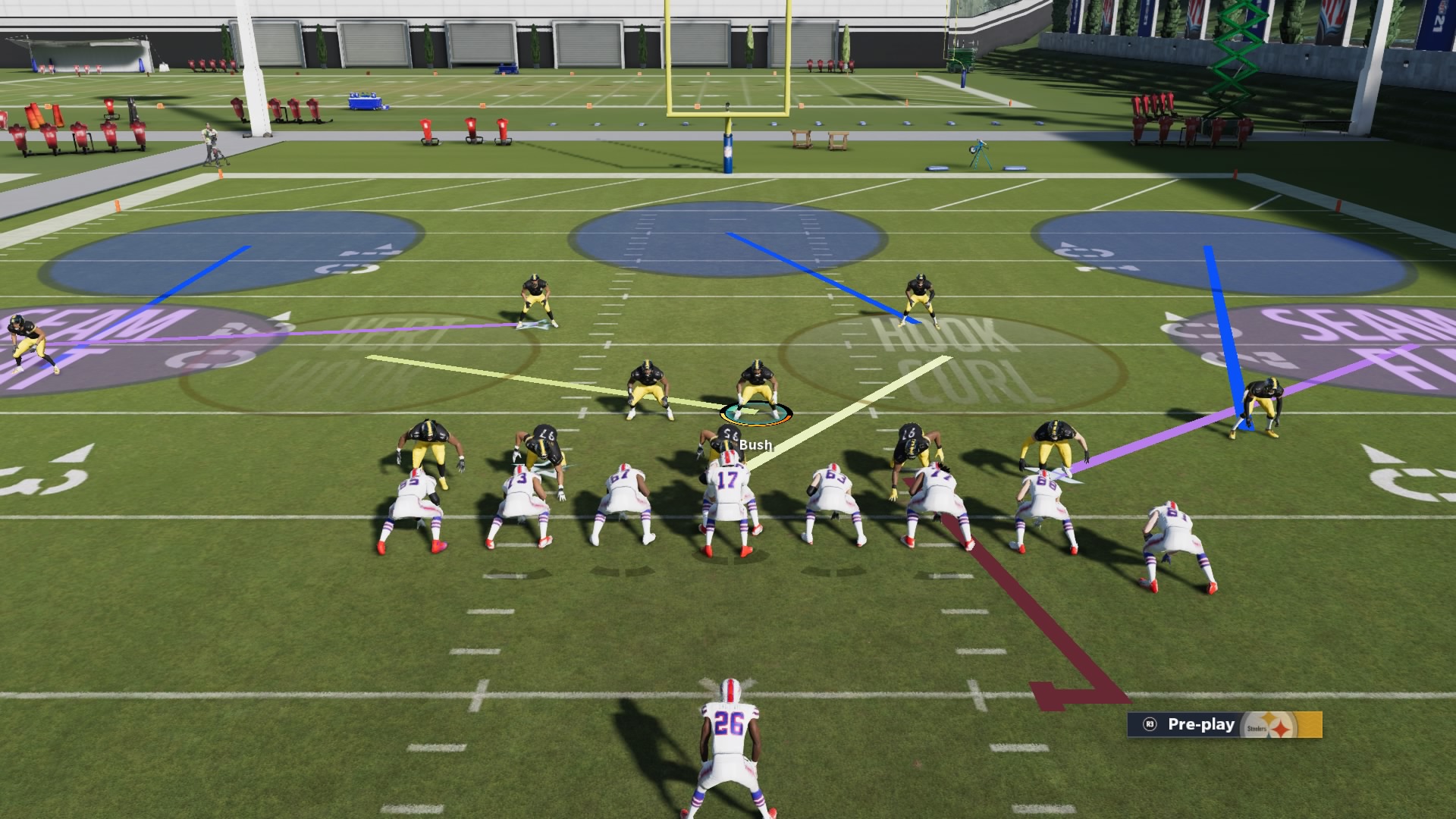Click the Bush name label
This screenshot has height=819, width=1456.
pos(755,446)
